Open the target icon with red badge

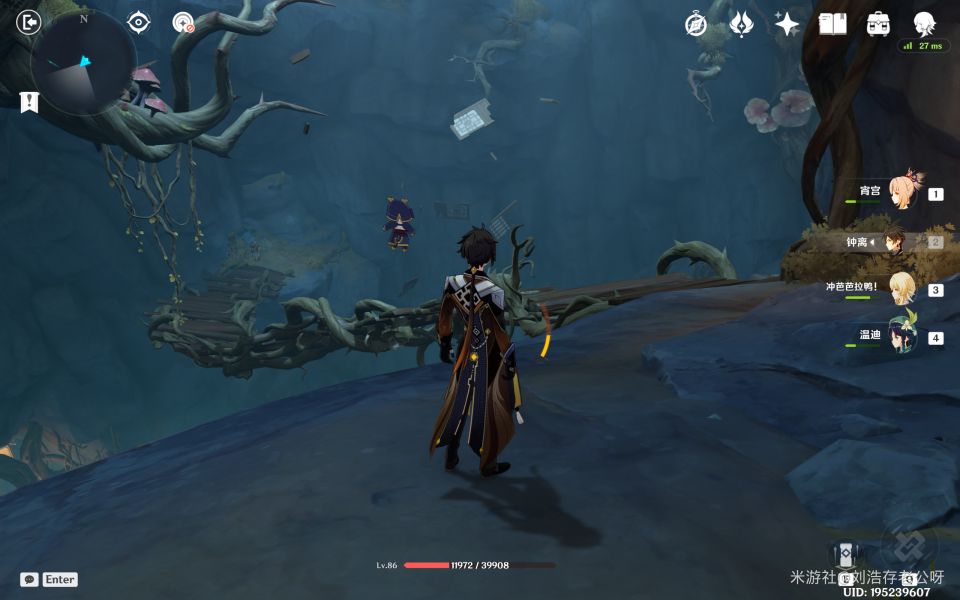point(183,22)
